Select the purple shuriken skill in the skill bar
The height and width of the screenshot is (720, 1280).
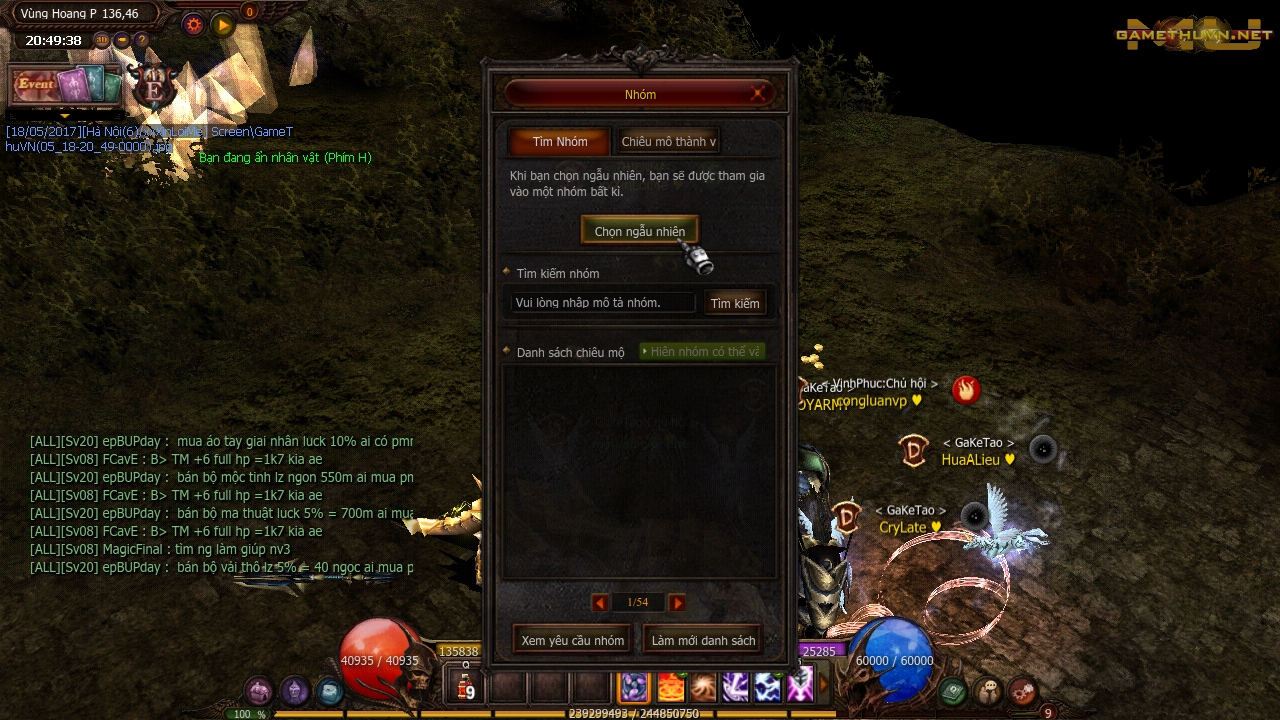click(x=634, y=687)
